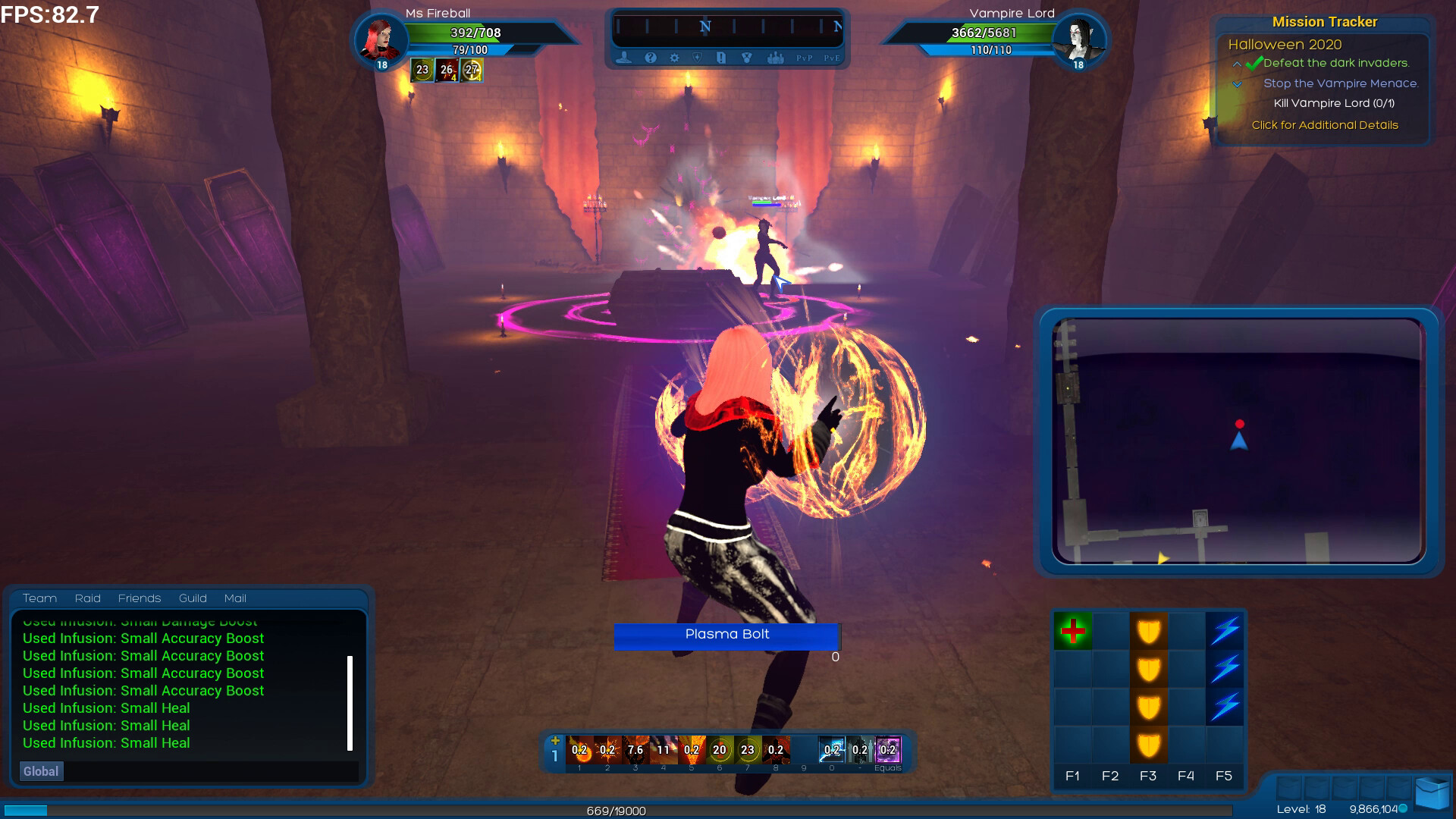Switch to the Guild chat tab

[193, 598]
